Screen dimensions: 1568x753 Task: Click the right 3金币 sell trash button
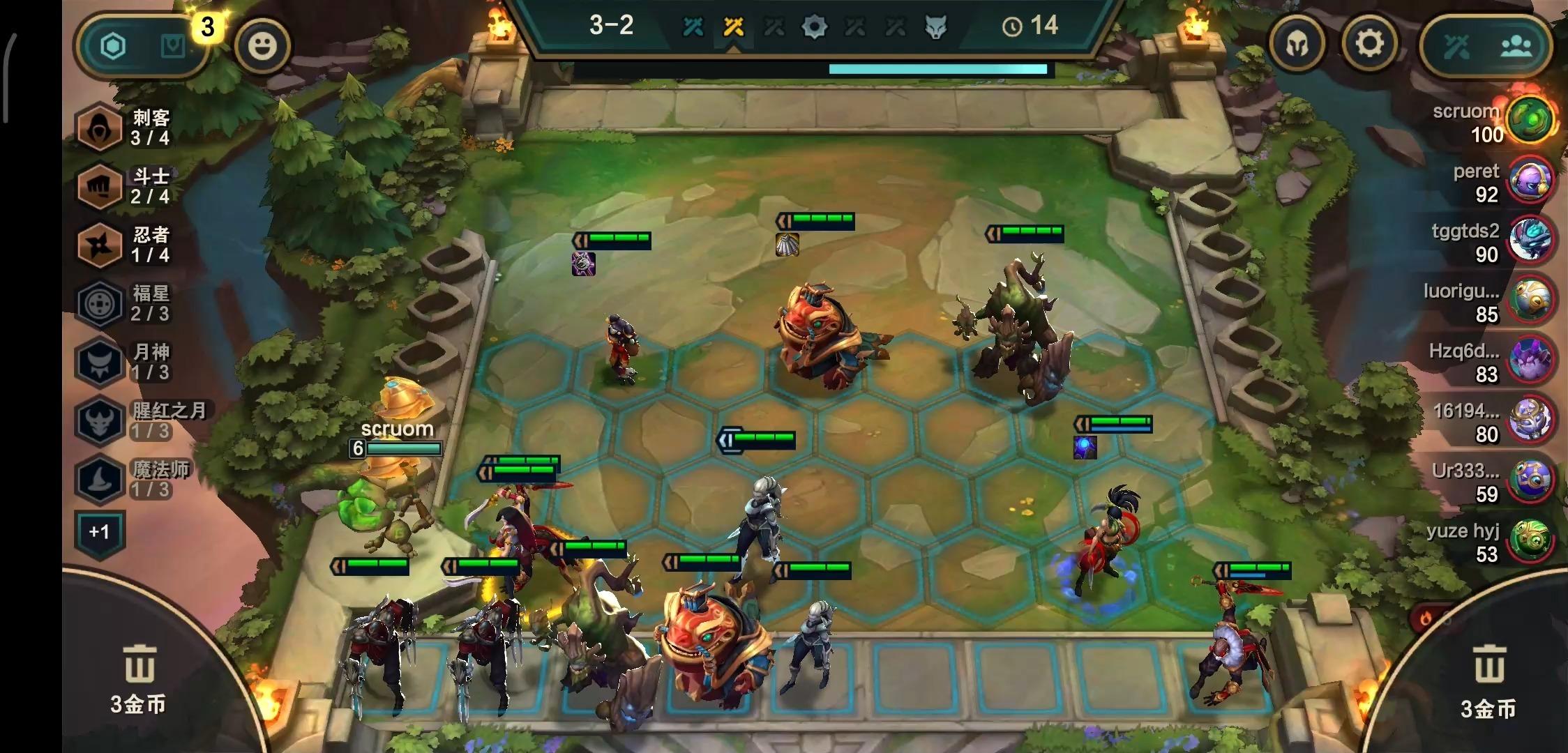1488,682
